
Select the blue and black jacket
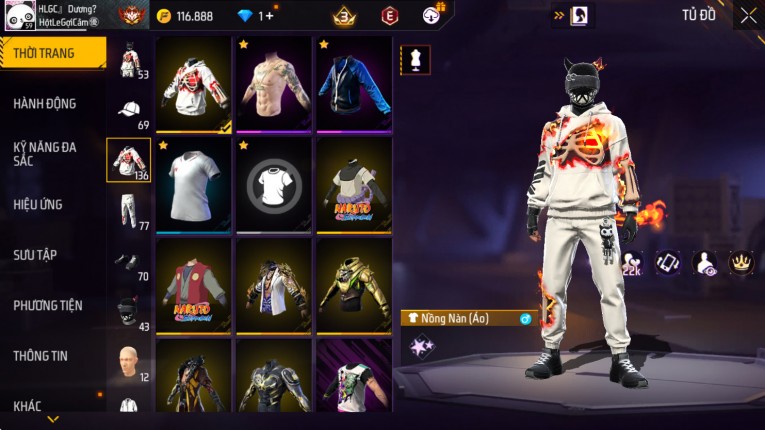click(354, 84)
